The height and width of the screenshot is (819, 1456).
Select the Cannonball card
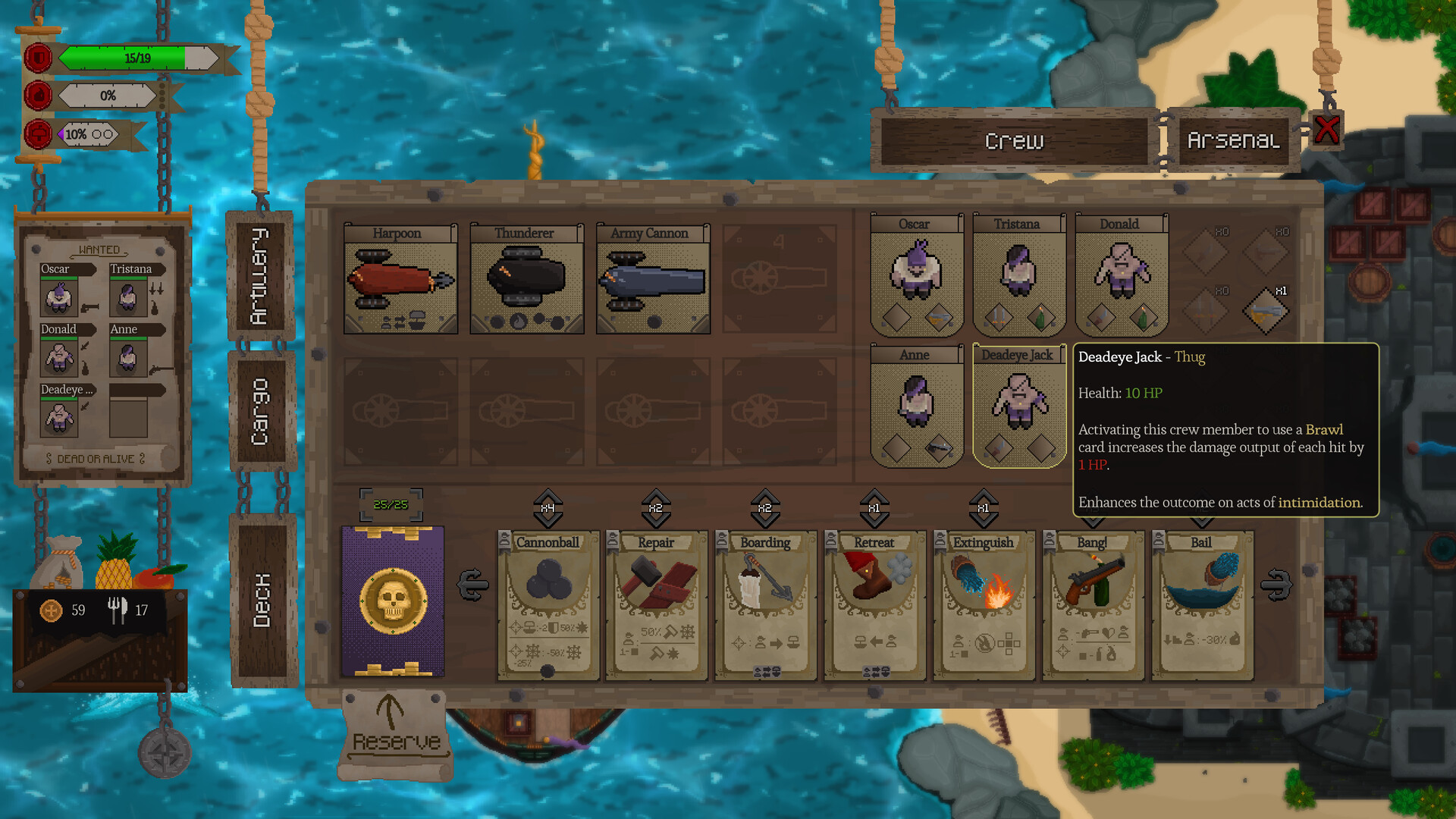[548, 603]
